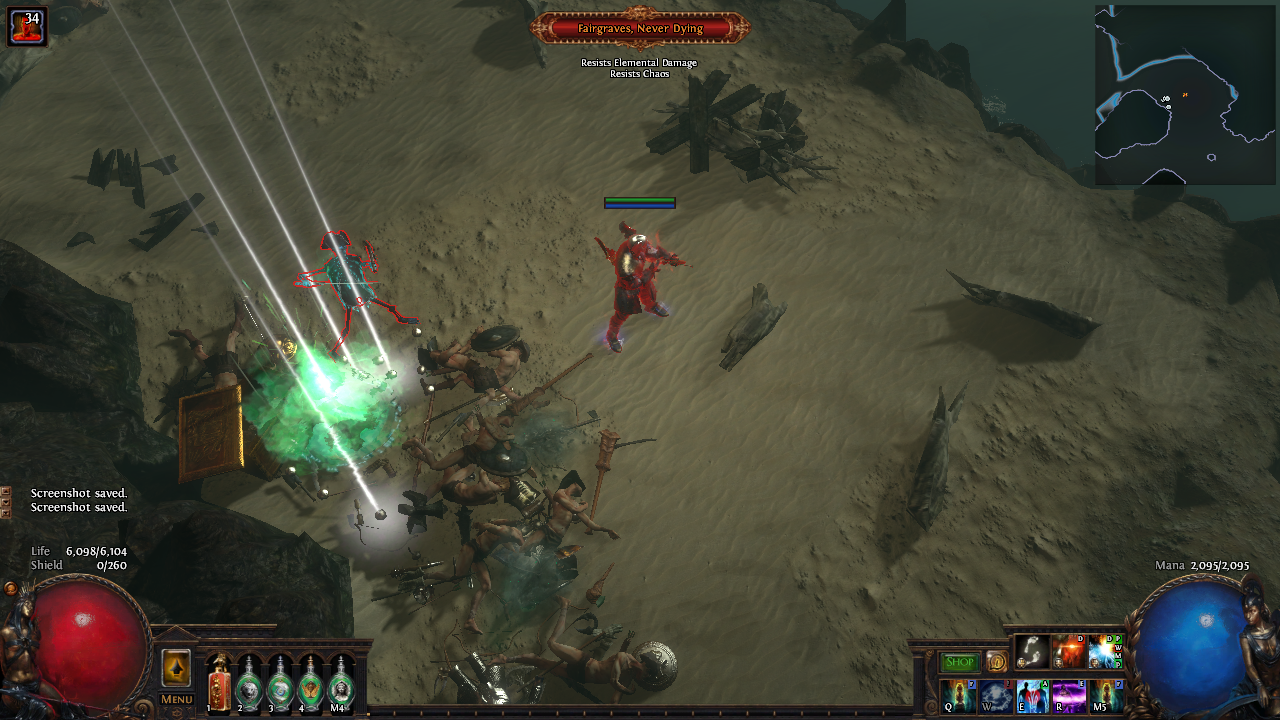Click the orange up-arrow button above Menu
Screen dimensions: 1280x720
(176, 668)
